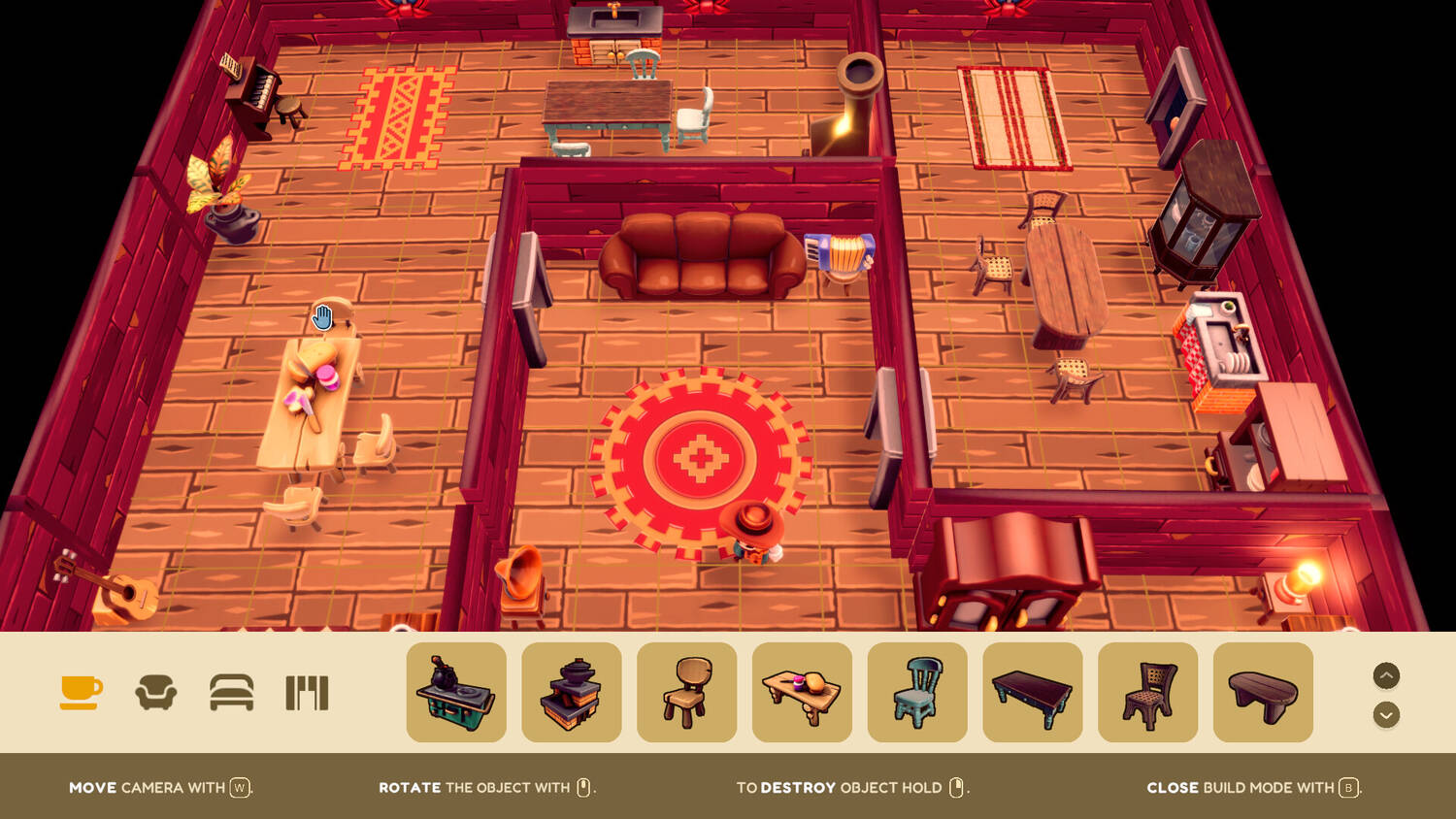This screenshot has height=819, width=1456.
Task: Open the bed category tab
Action: [x=232, y=693]
